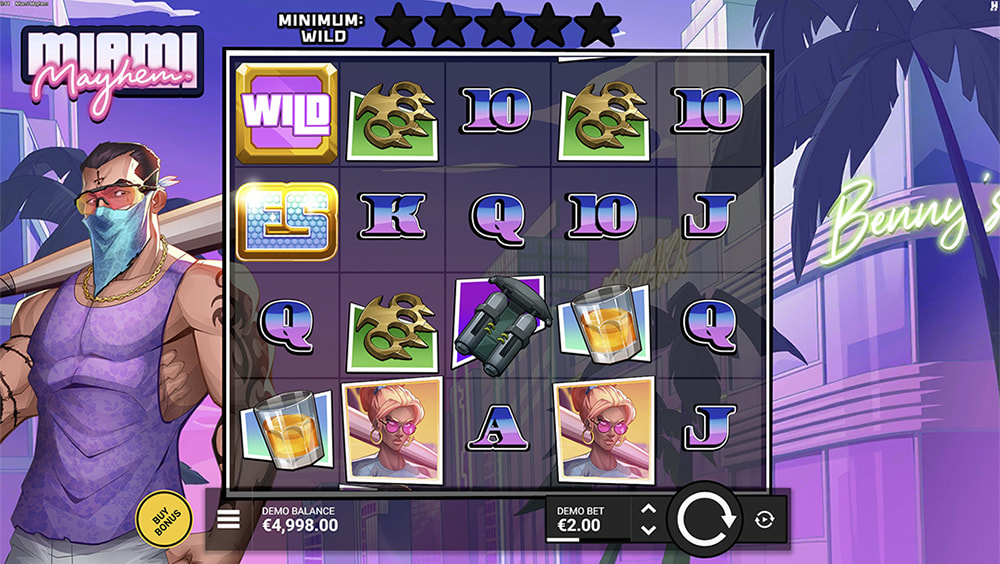Open the hamburger menu
This screenshot has width=1000, height=564.
pyautogui.click(x=229, y=519)
